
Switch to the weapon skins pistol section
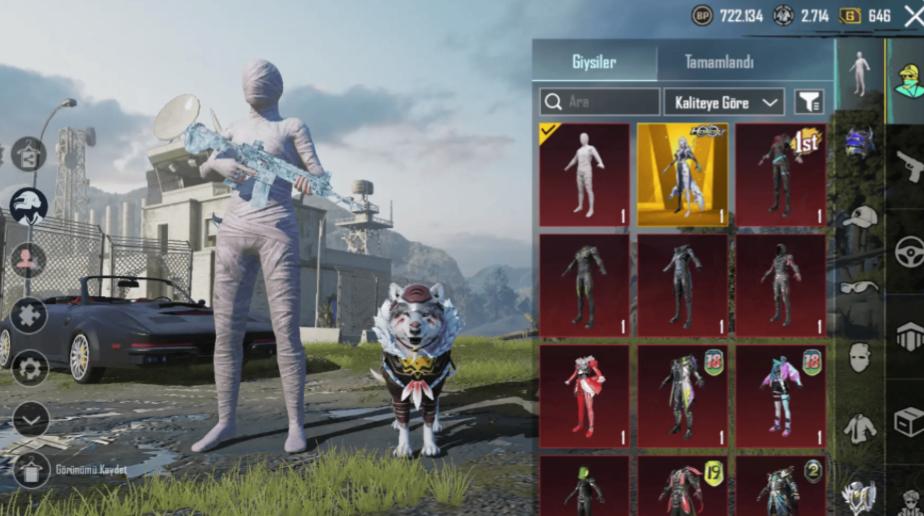(x=909, y=165)
